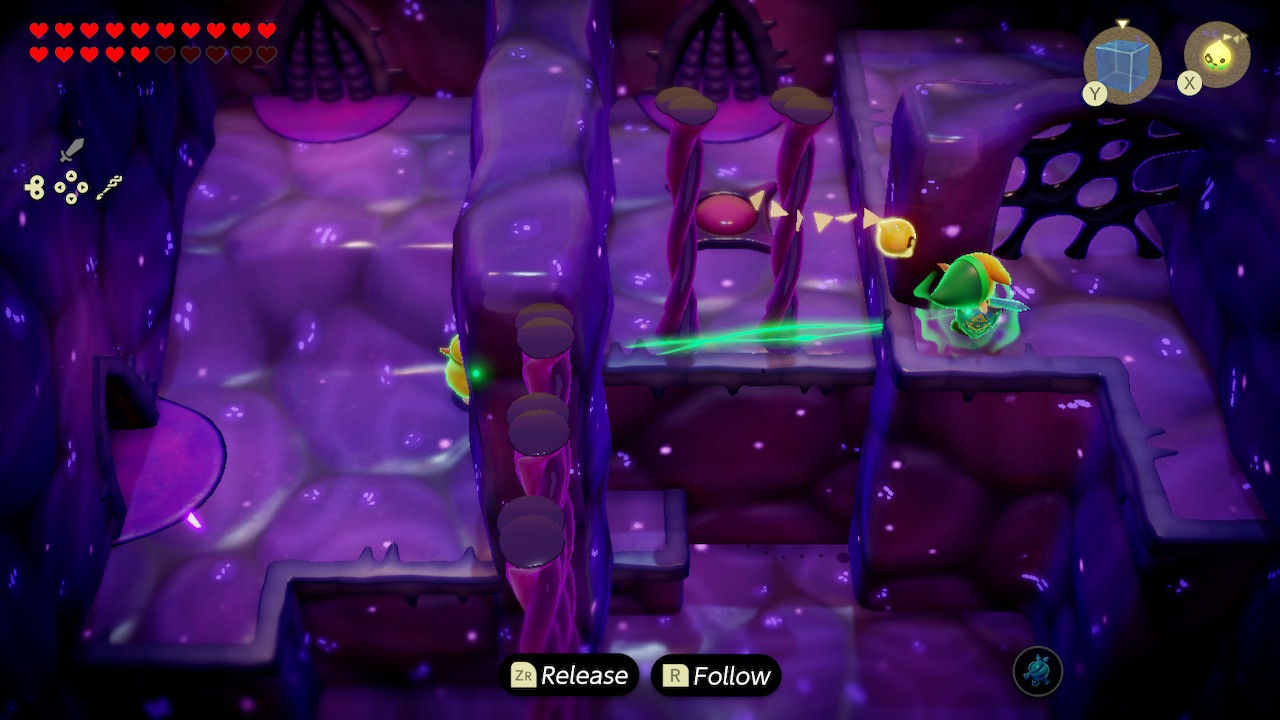This screenshot has height=720, width=1280.
Task: Select the ice block item in the Y slot
Action: (x=1122, y=64)
